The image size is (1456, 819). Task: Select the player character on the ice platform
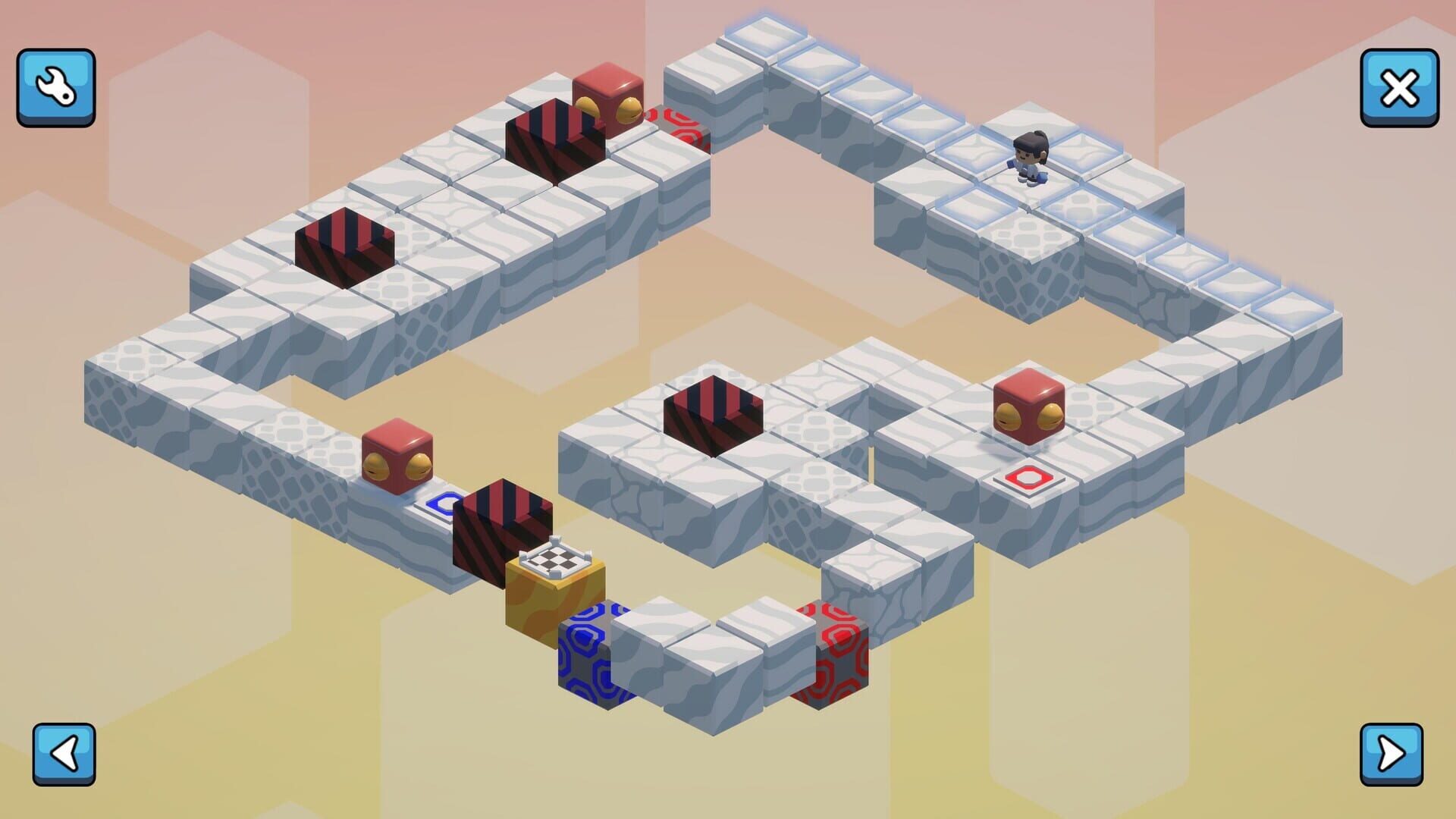point(1030,159)
